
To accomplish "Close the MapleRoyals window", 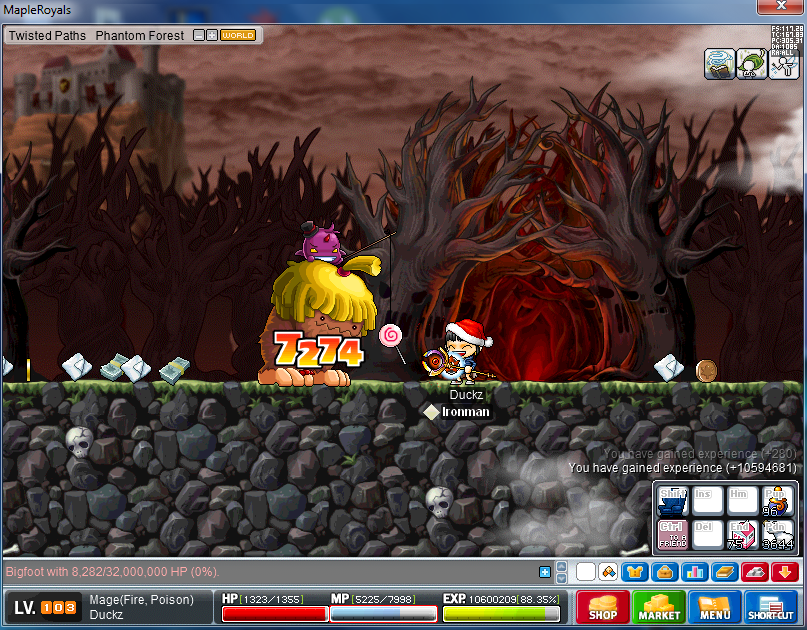I will (x=781, y=8).
